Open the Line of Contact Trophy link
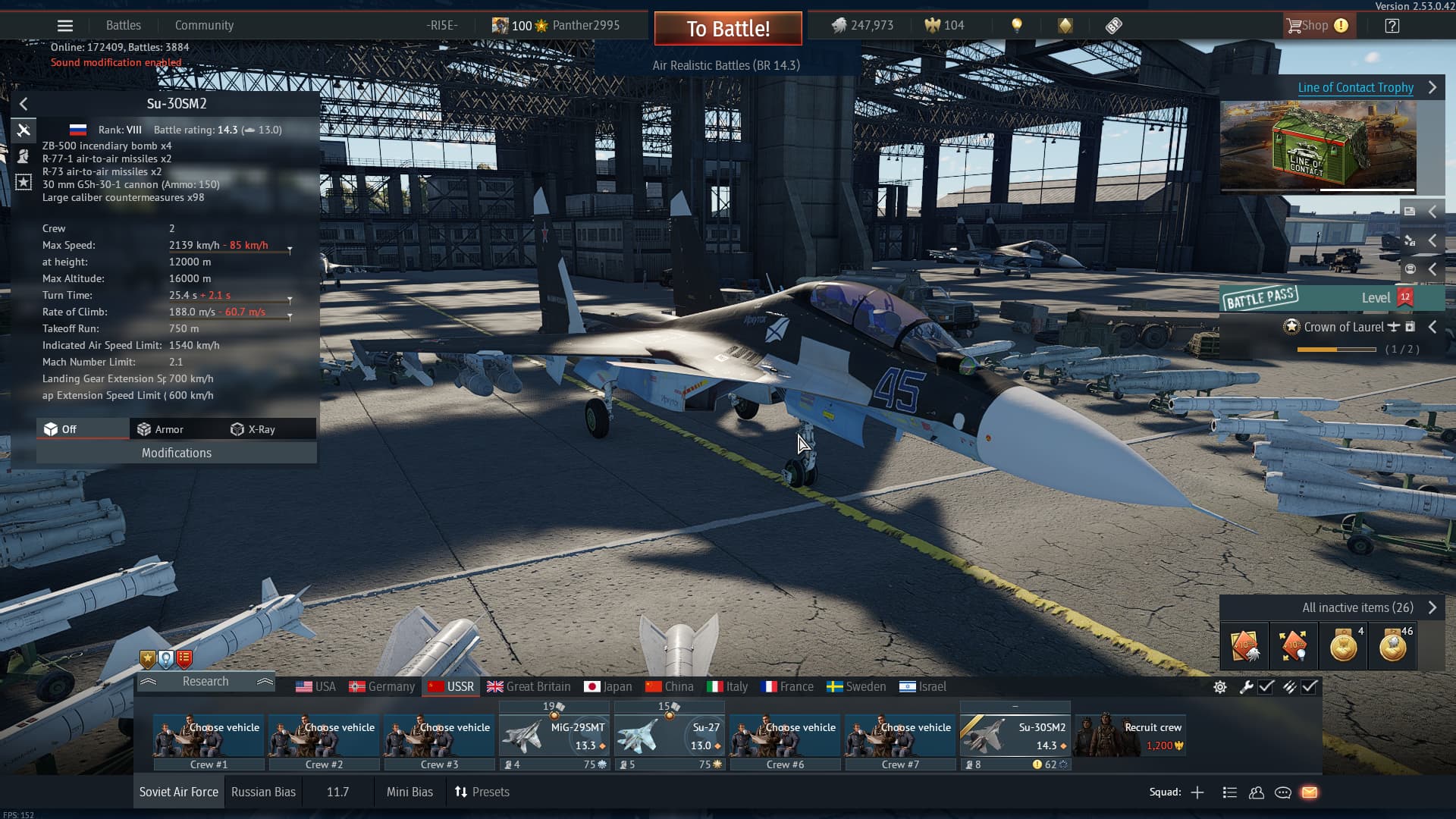This screenshot has height=819, width=1456. [1355, 87]
